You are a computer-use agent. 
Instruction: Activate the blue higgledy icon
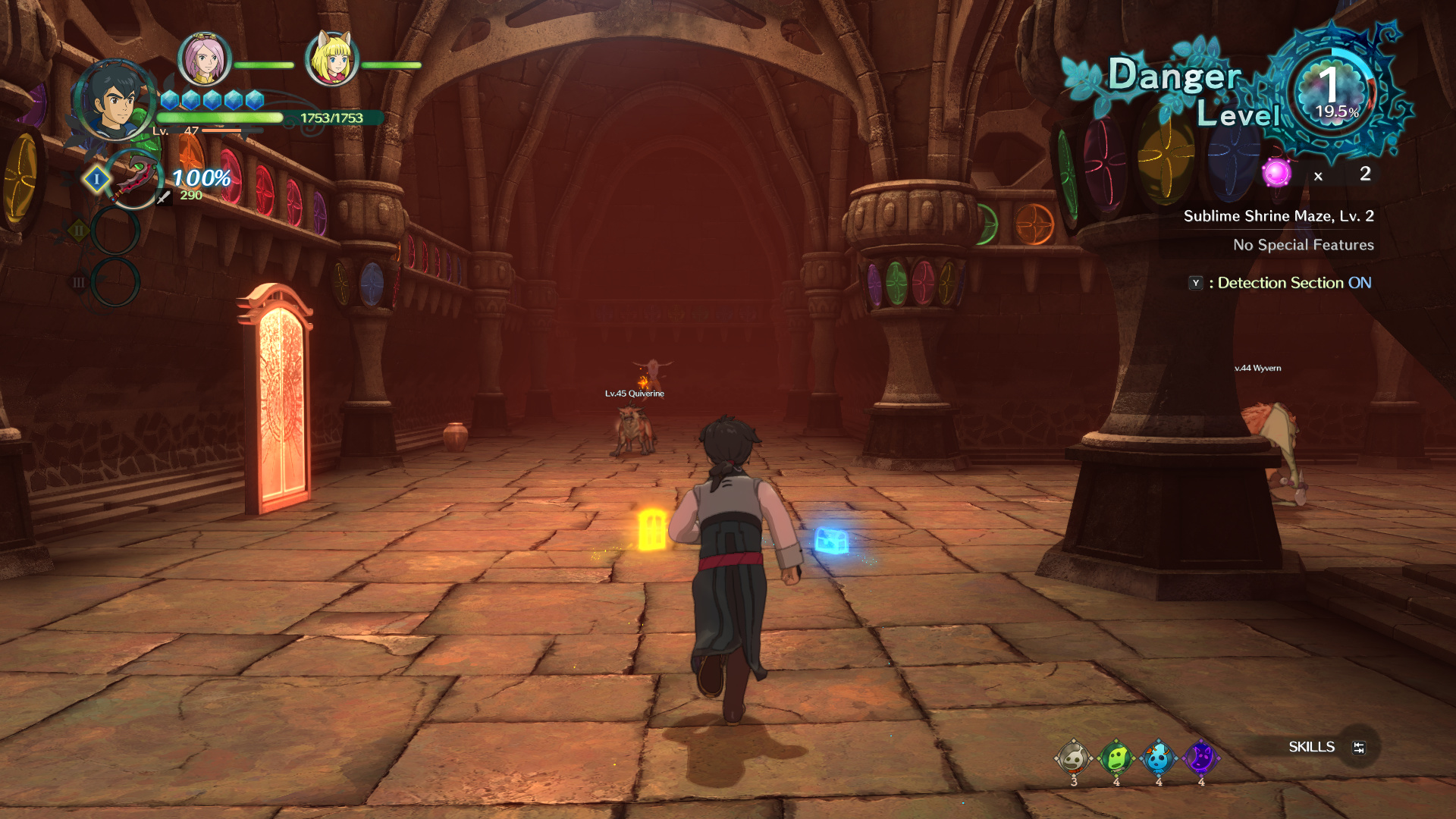pos(1159,757)
